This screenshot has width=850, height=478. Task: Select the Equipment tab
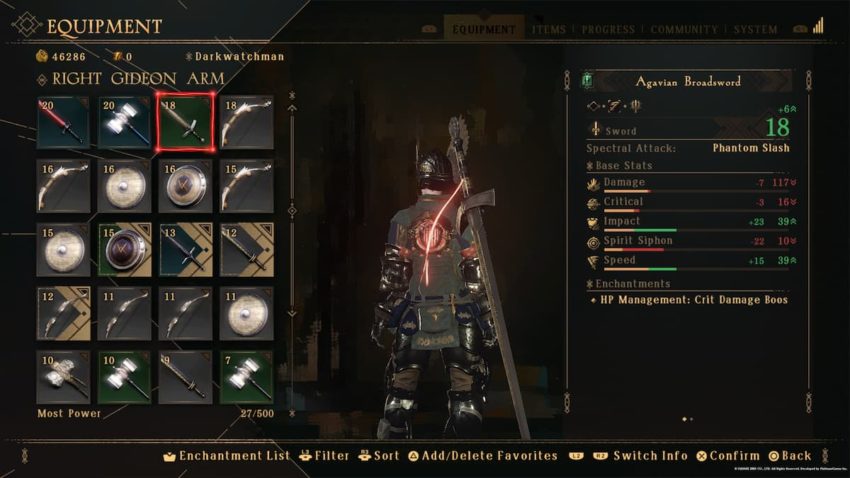484,30
